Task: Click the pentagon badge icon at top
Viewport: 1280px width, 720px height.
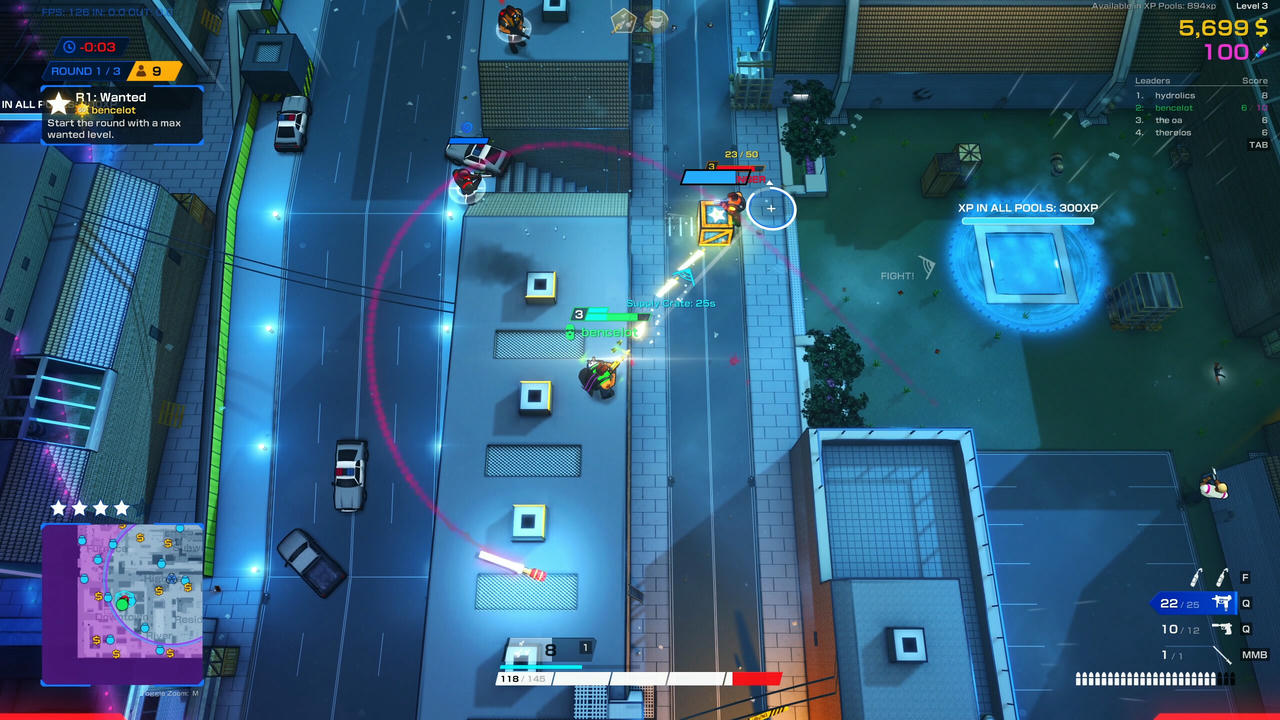Action: pos(624,20)
